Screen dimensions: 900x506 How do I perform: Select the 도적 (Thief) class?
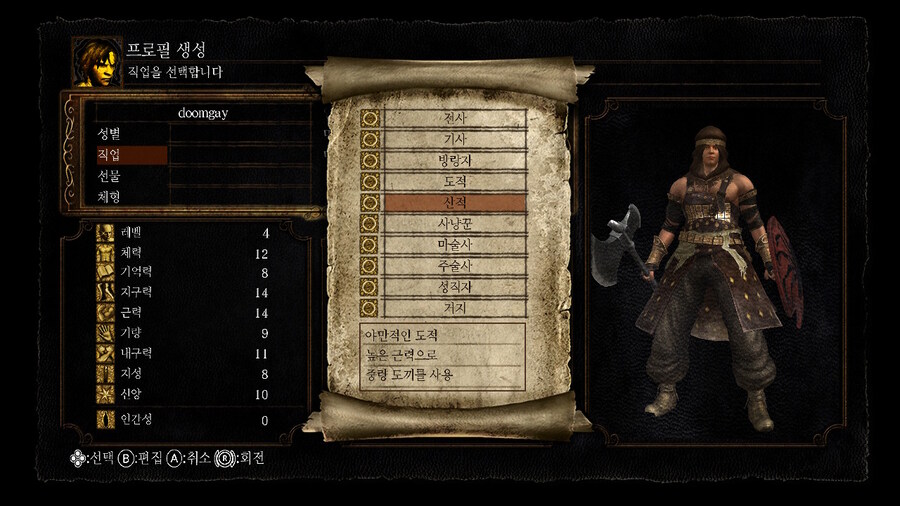[454, 181]
